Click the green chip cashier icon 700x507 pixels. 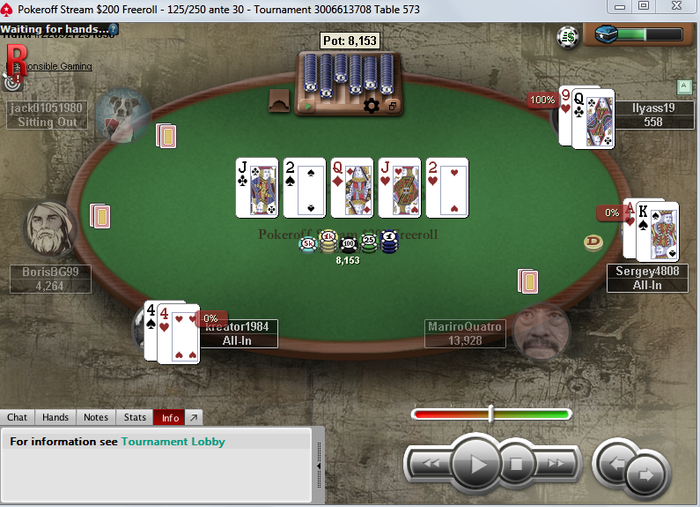point(569,37)
